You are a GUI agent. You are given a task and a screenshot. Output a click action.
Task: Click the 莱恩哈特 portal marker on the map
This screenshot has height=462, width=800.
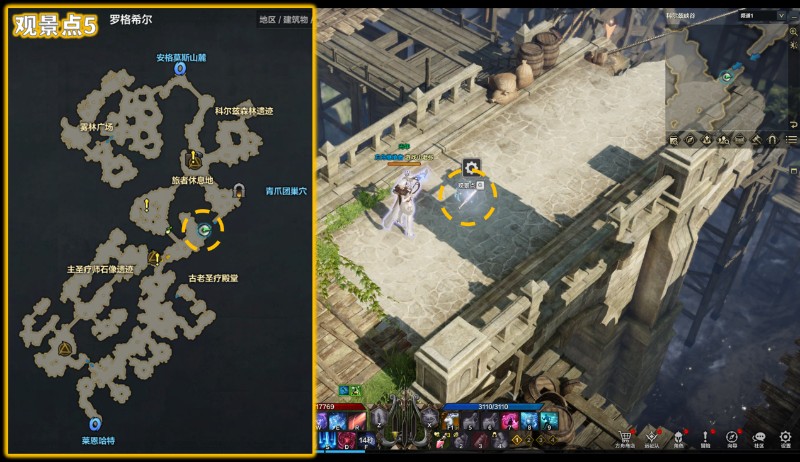tap(96, 424)
